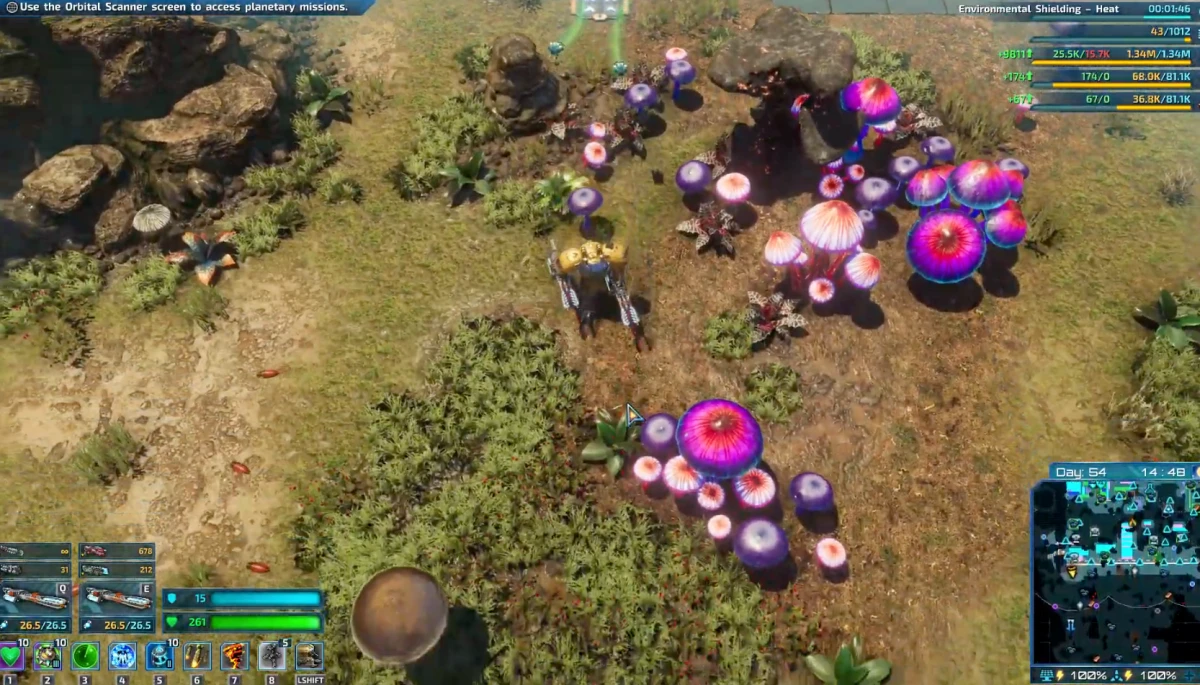Use the green heart healing item
This screenshot has height=685, width=1200.
(x=12, y=656)
